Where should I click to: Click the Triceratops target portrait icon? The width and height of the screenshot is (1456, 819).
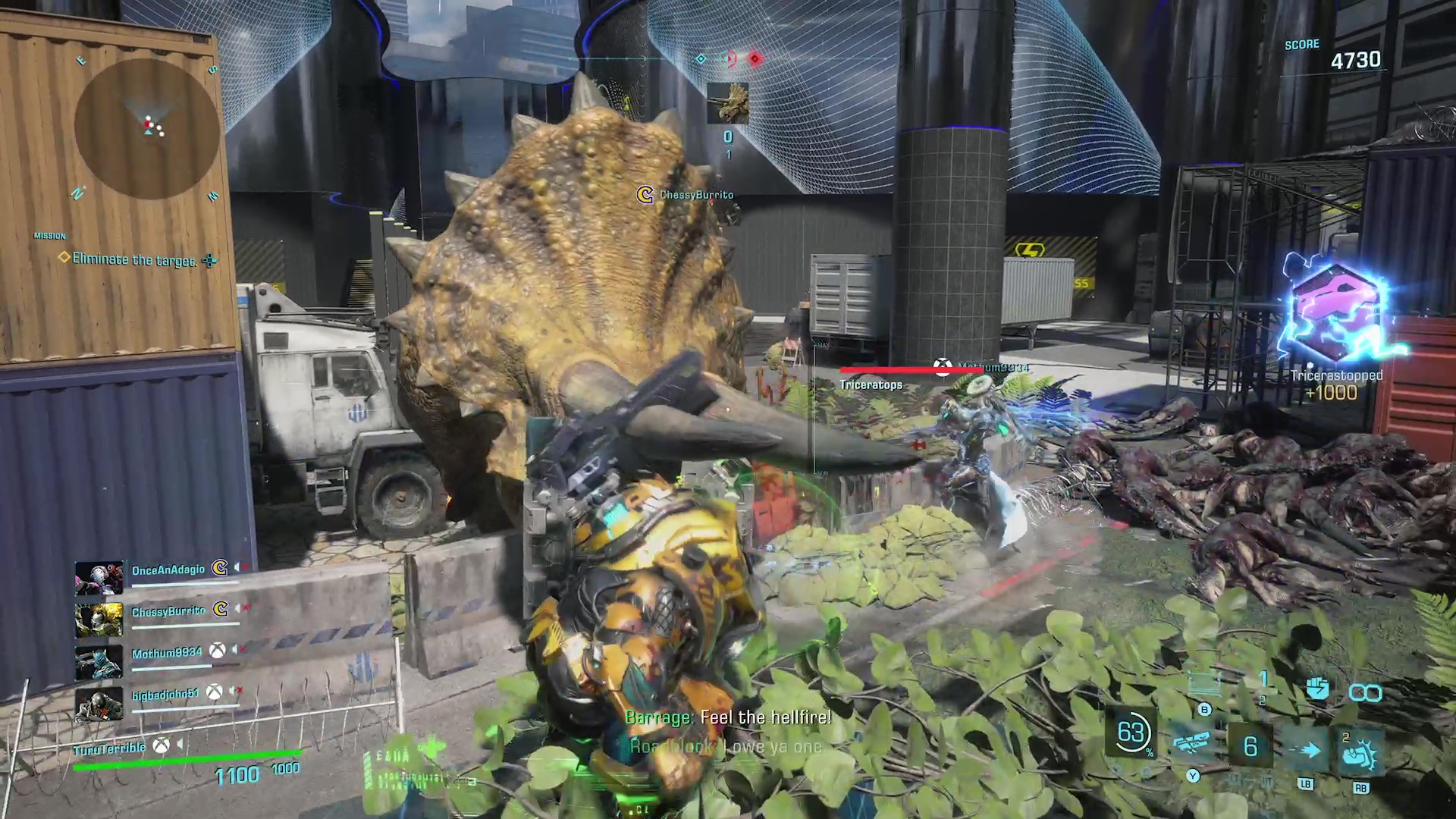click(x=727, y=103)
